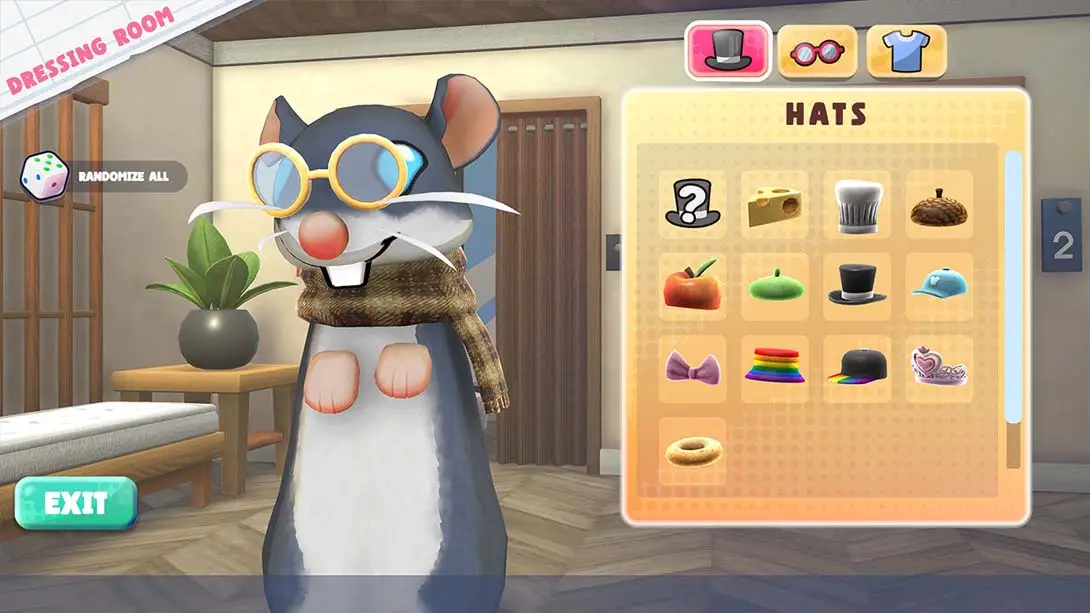This screenshot has height=613, width=1090.
Task: Switch to the t-shirt clothing tab
Action: click(906, 52)
